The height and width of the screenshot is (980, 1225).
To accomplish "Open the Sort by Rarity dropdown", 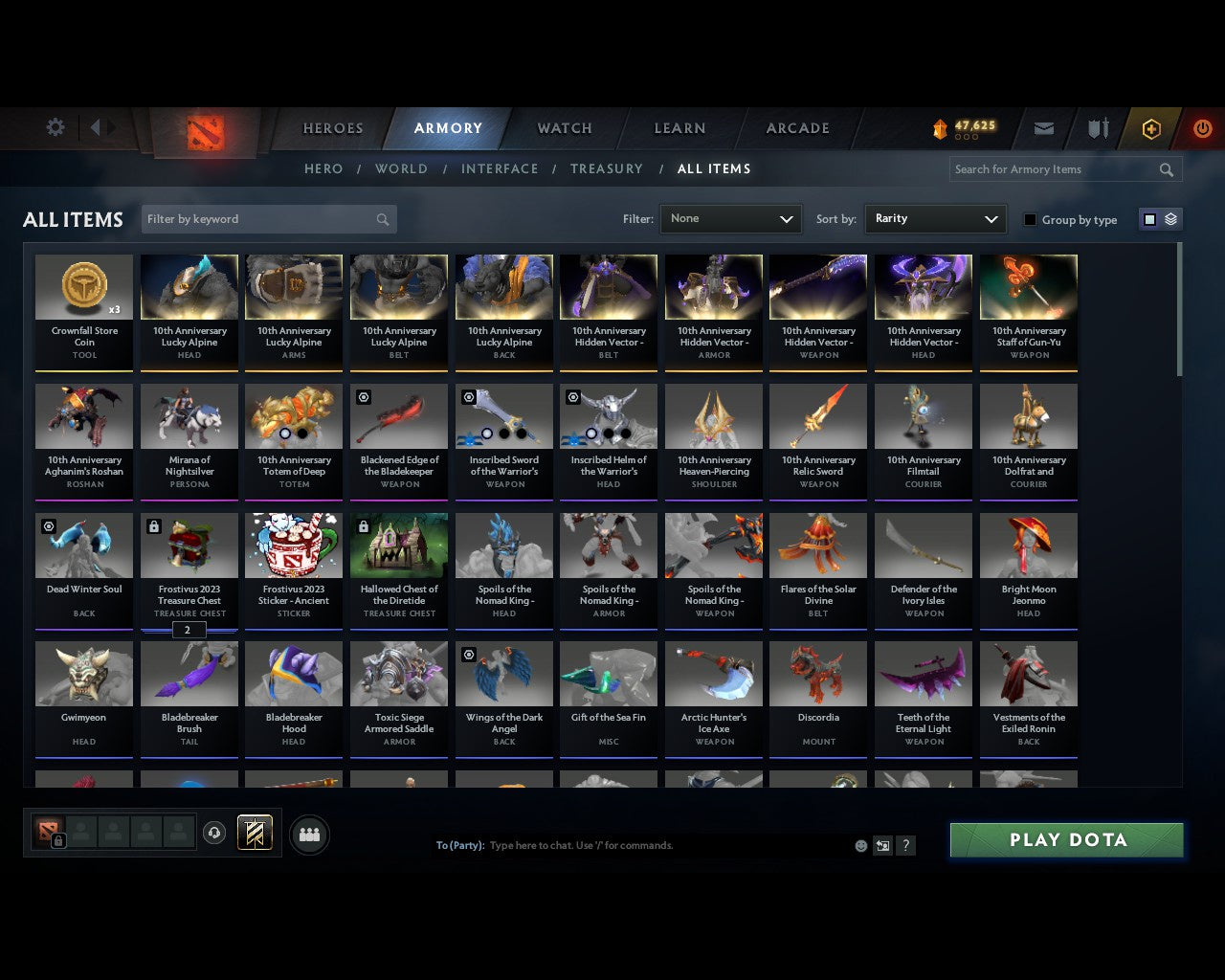I will [x=935, y=219].
